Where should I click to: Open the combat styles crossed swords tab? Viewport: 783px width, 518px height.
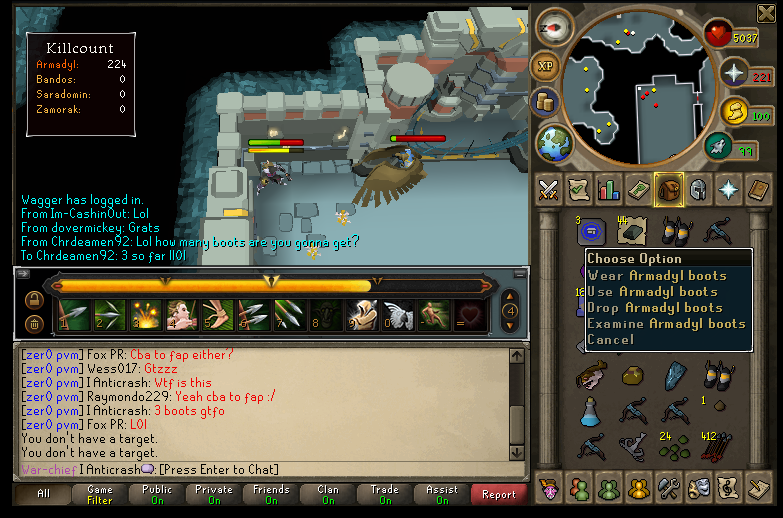(549, 188)
